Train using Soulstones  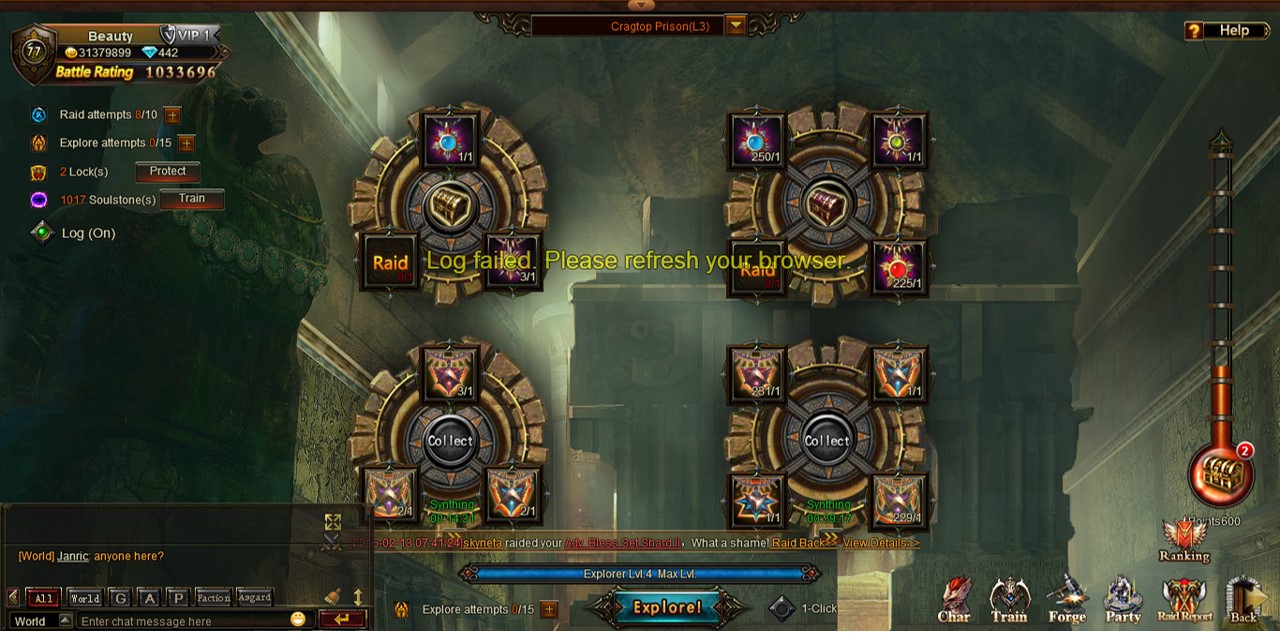coord(191,199)
